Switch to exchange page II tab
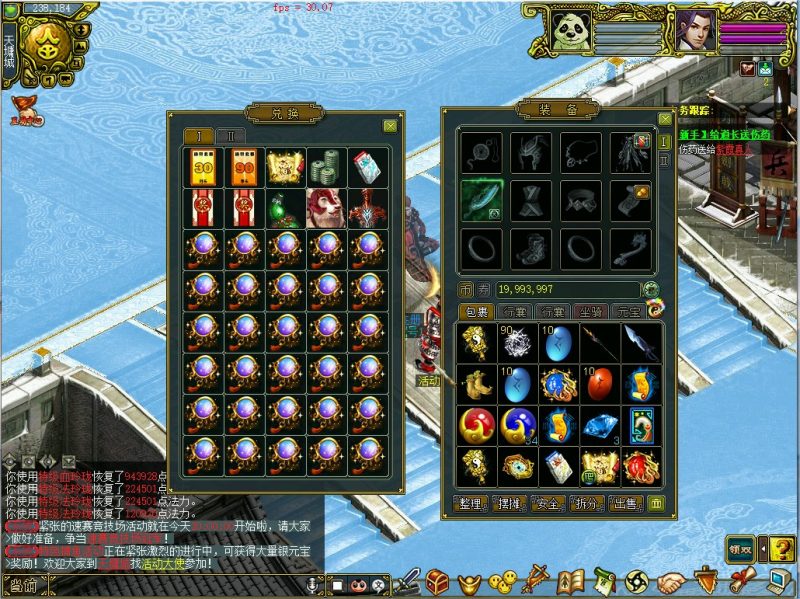Image resolution: width=800 pixels, height=599 pixels. click(230, 136)
